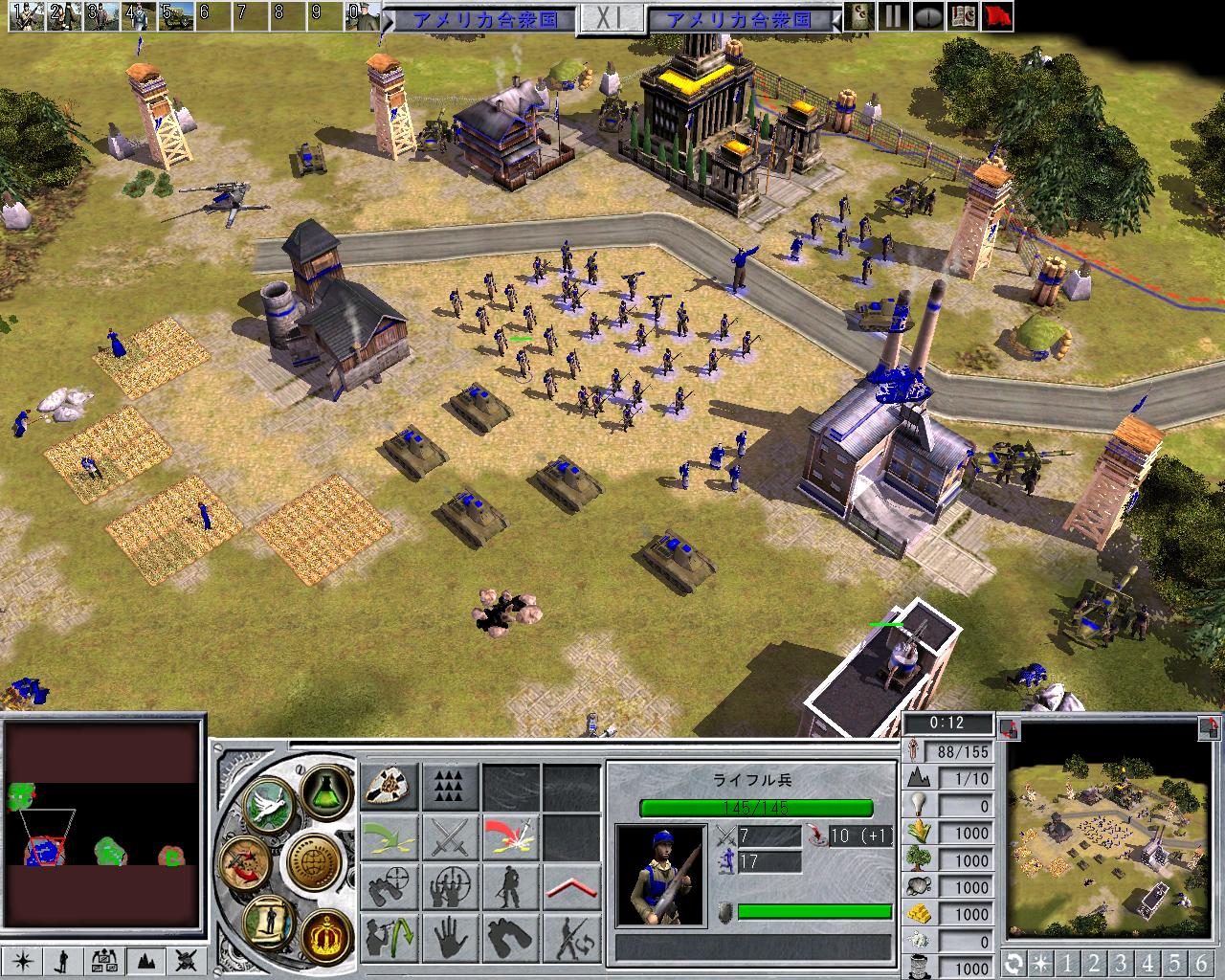1225x980 pixels.
Task: Select the leopard shield command
Action: pos(390,788)
